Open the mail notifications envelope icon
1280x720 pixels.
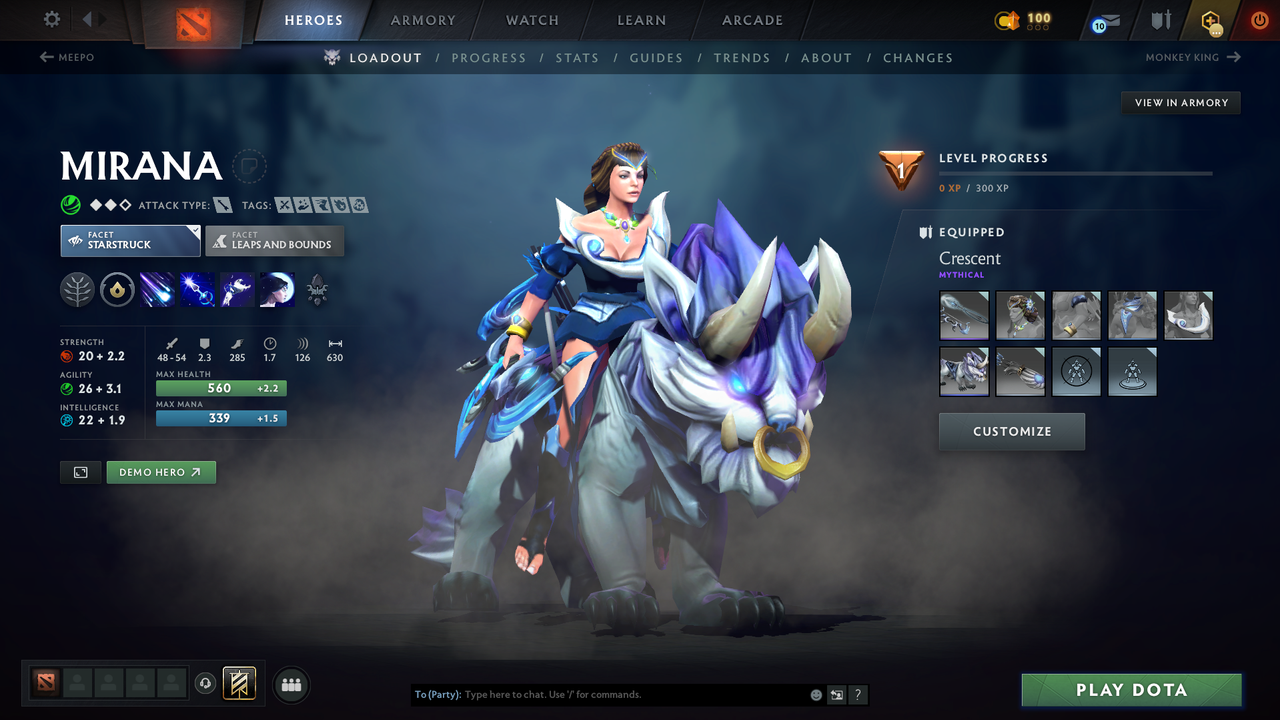click(1102, 20)
